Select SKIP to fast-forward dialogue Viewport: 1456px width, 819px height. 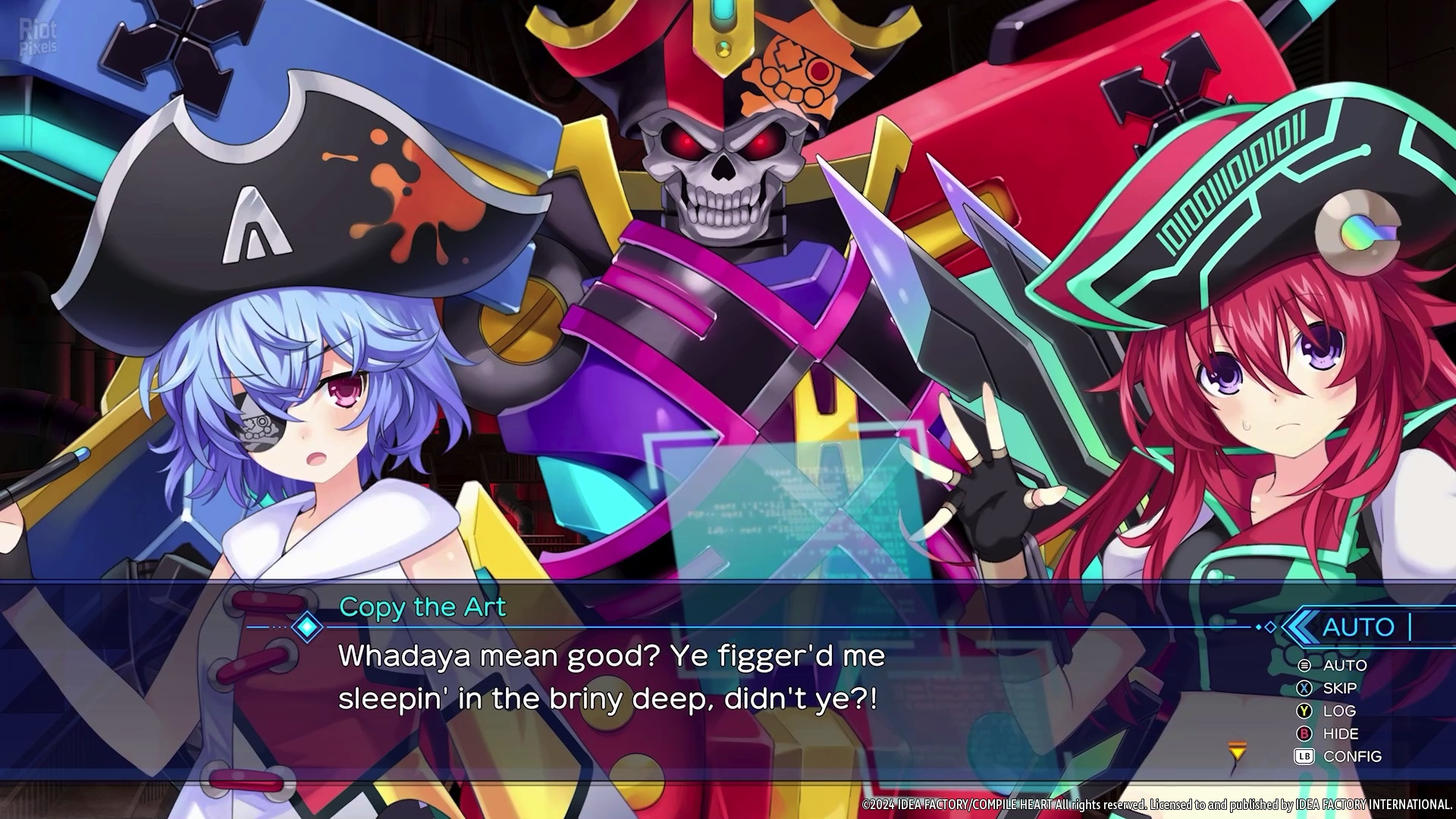[x=1339, y=688]
